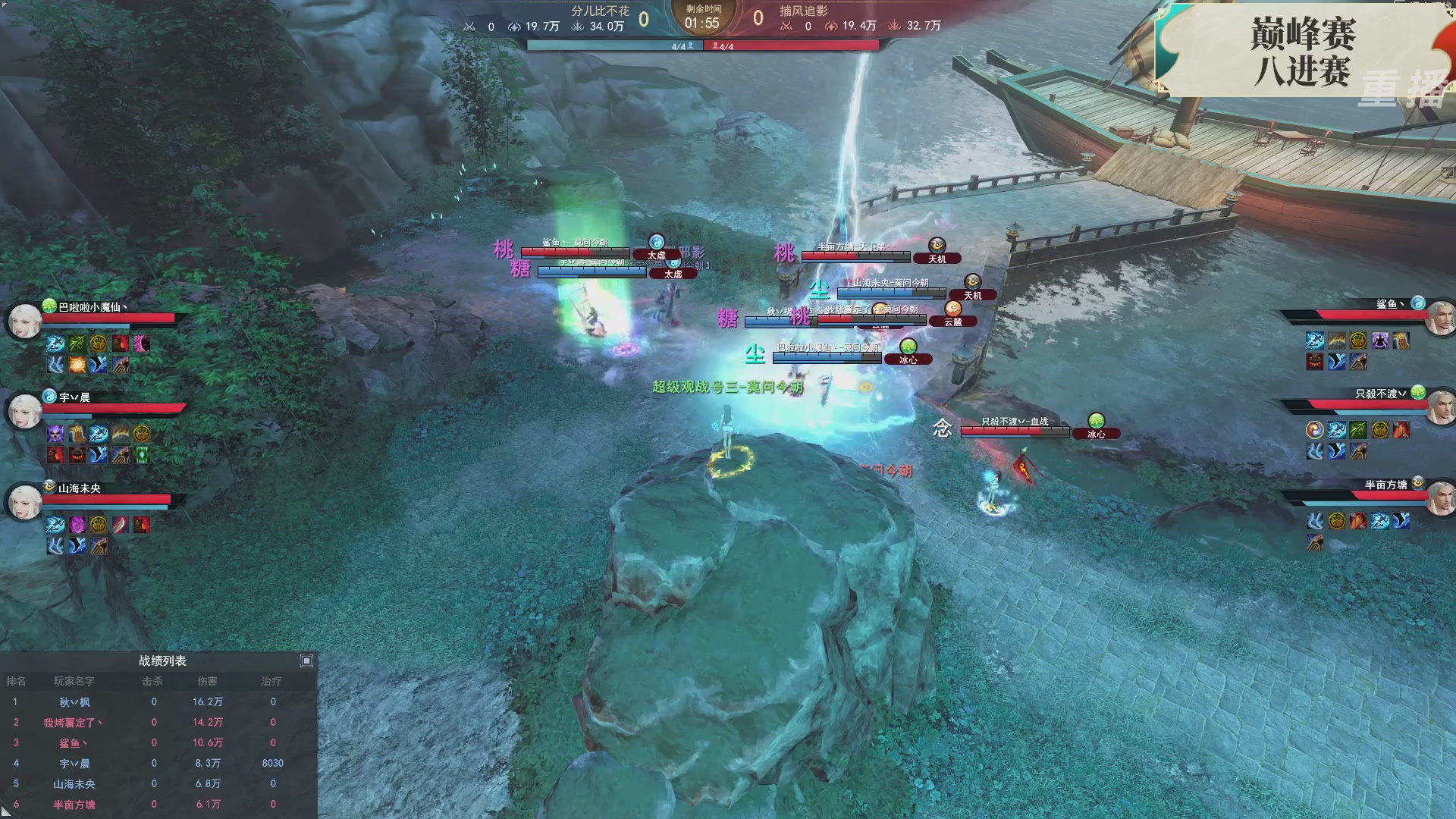Click the swirling vortex icon under 只殺不渡ゞ
Viewport: 1456px width, 819px height.
click(1314, 431)
